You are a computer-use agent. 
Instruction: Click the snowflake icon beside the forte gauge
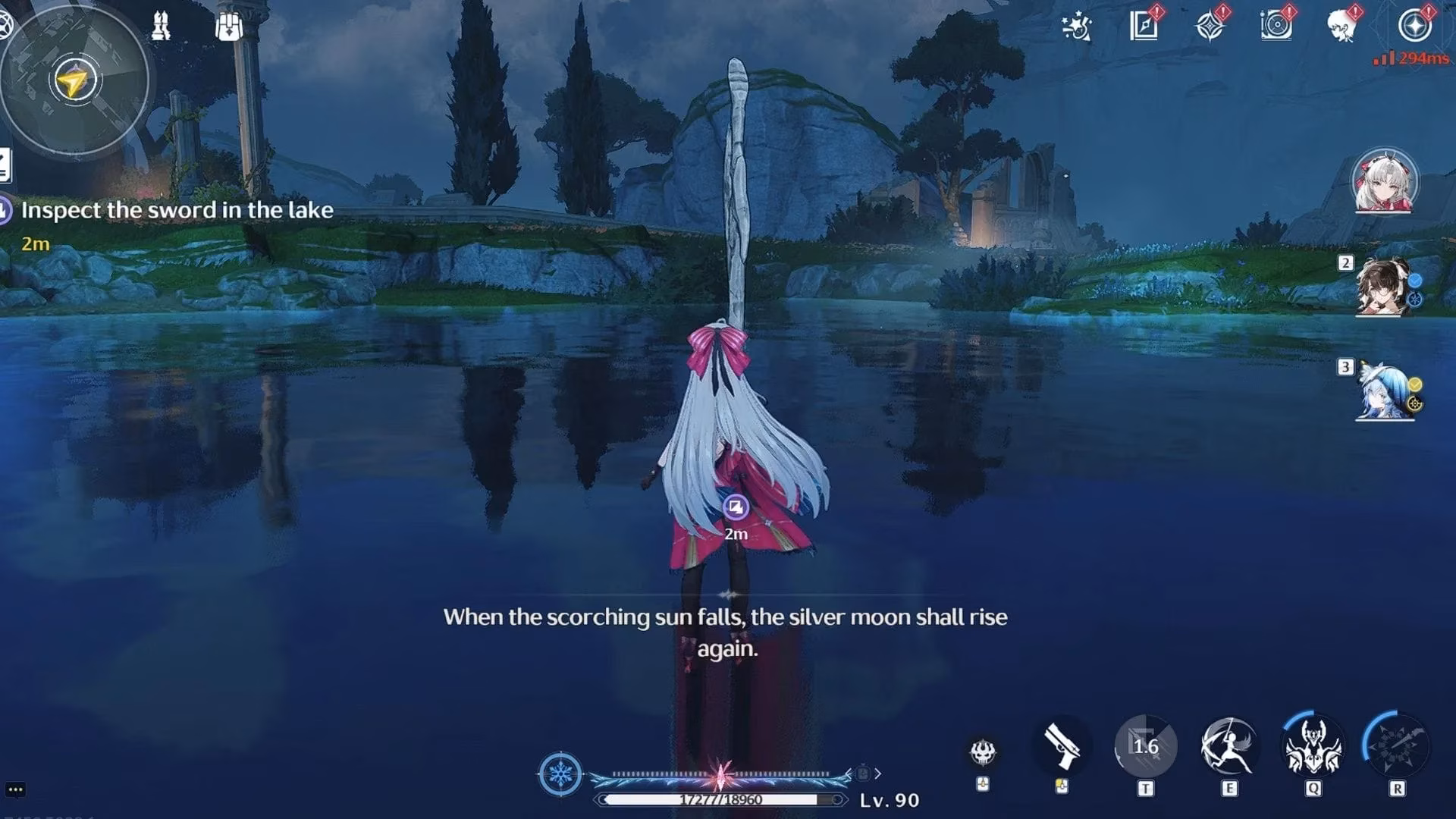(x=559, y=773)
